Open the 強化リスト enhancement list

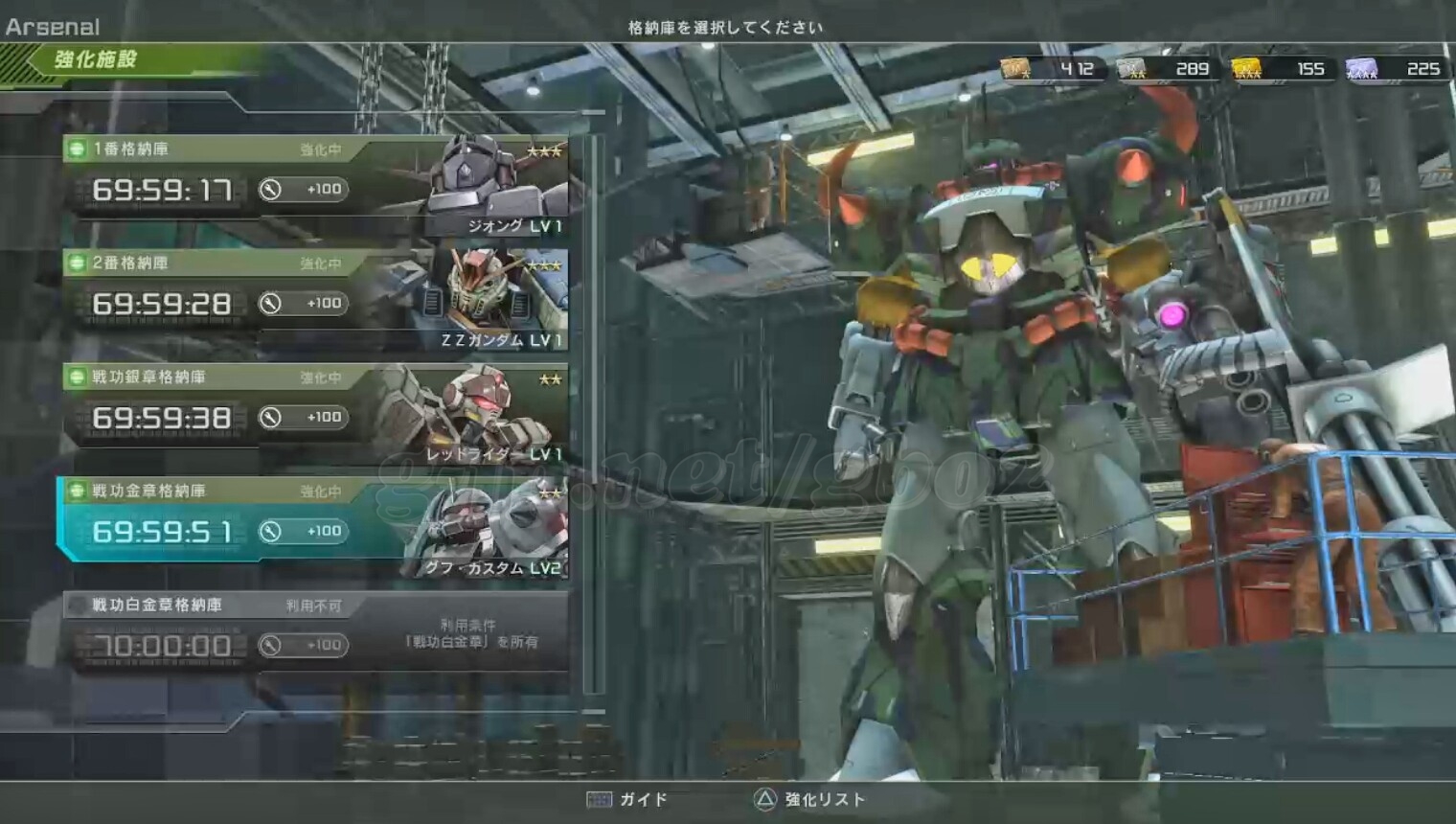tap(809, 799)
